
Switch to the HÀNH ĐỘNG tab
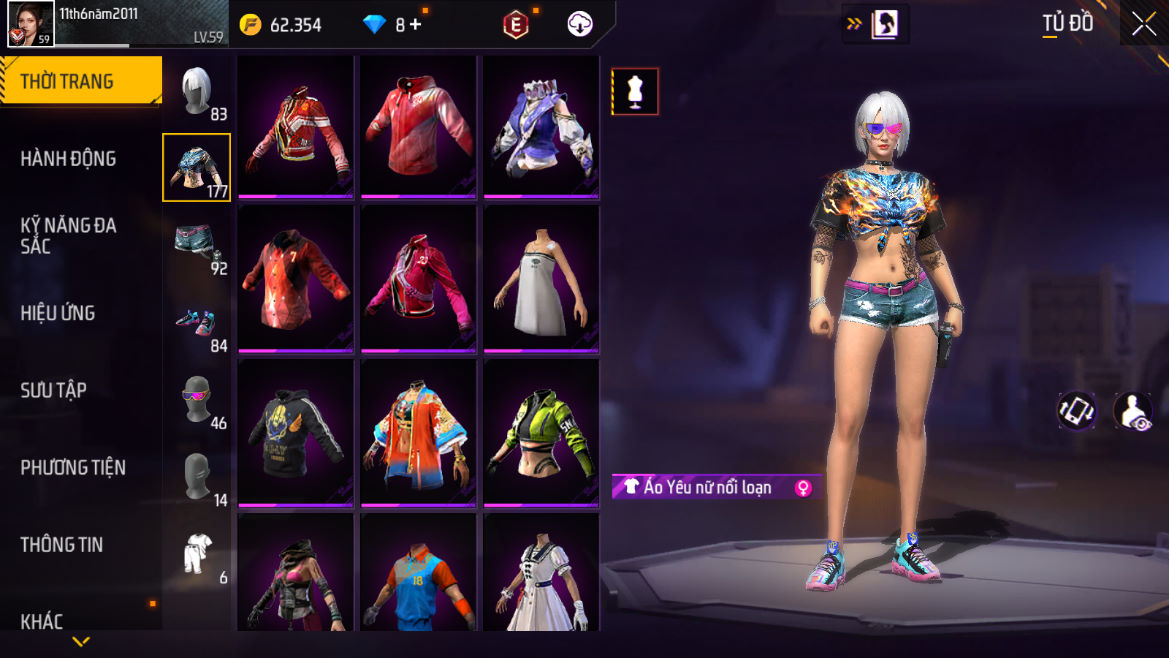[x=69, y=159]
